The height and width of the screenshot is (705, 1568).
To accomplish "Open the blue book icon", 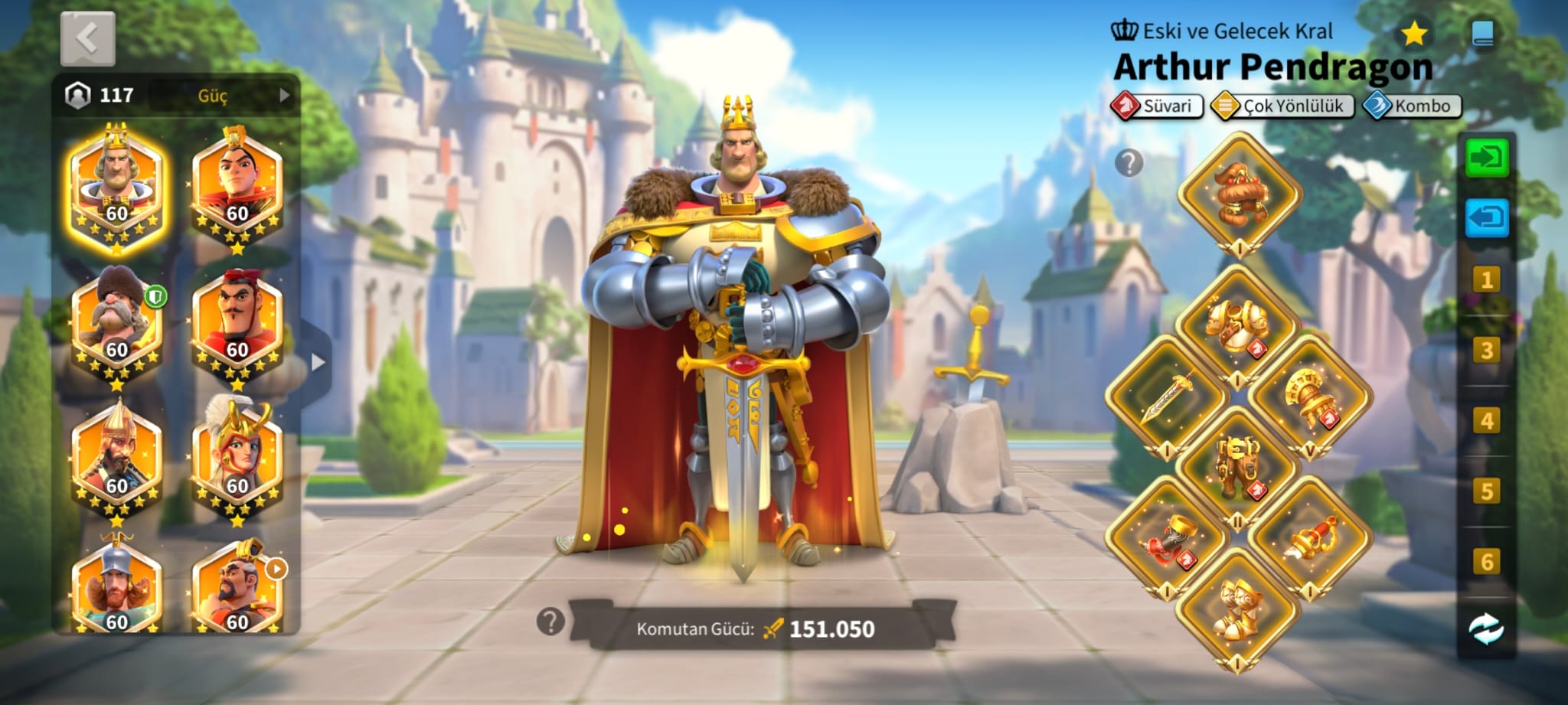I will [x=1483, y=34].
